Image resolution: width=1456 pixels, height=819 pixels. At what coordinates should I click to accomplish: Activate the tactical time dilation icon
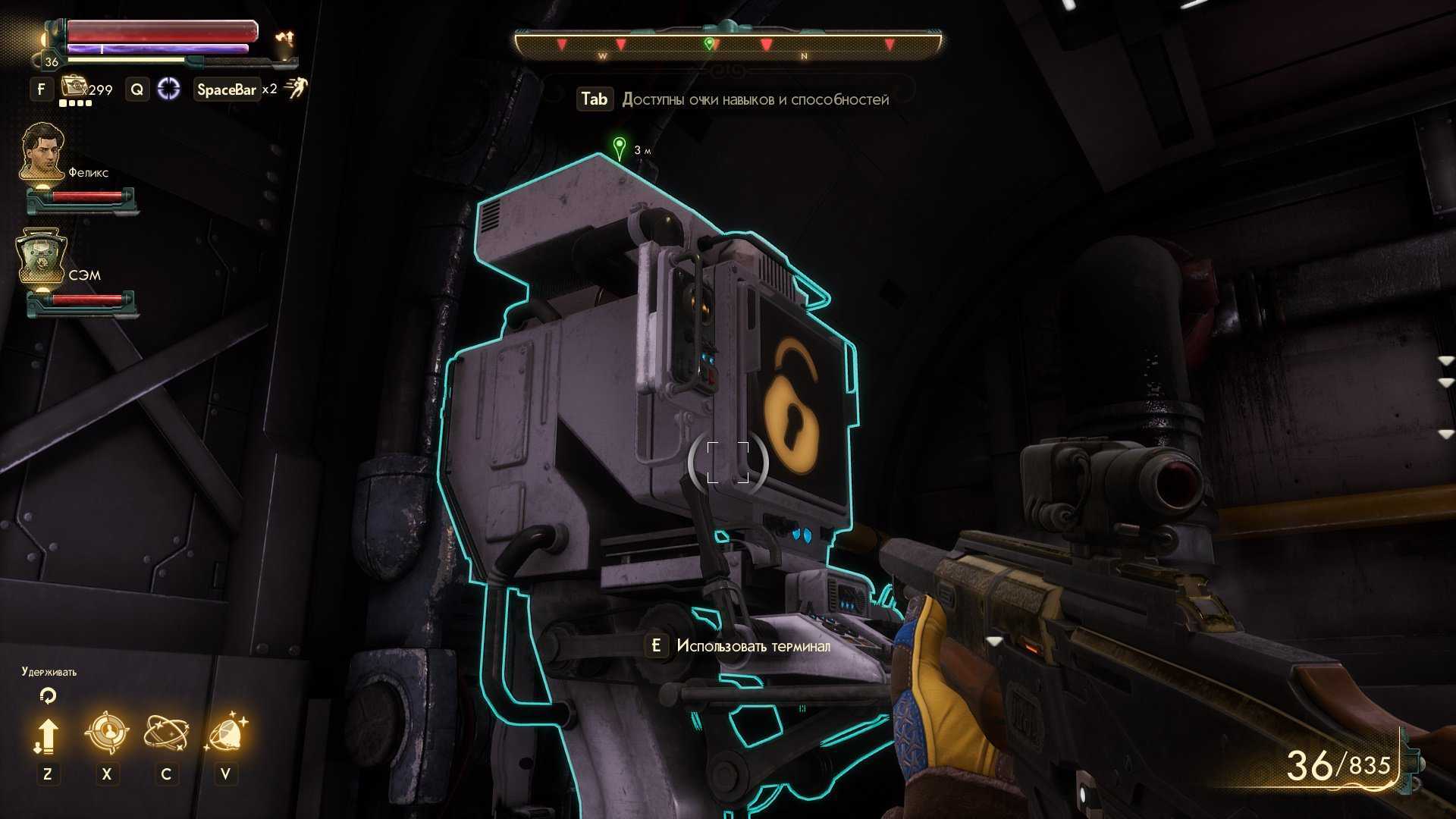[x=168, y=89]
